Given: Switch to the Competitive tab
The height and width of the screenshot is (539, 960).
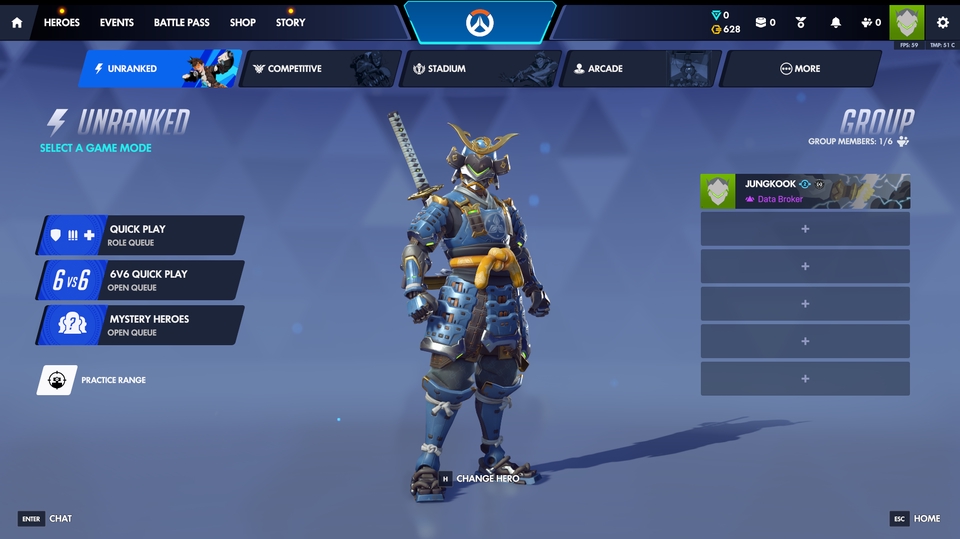Looking at the screenshot, I should click(x=320, y=69).
